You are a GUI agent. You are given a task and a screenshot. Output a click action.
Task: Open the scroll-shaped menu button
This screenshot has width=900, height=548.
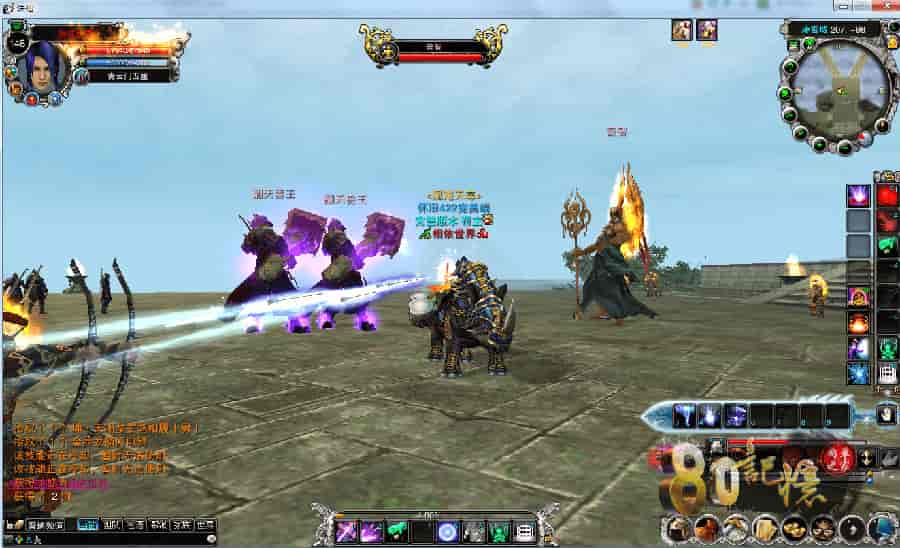click(766, 528)
